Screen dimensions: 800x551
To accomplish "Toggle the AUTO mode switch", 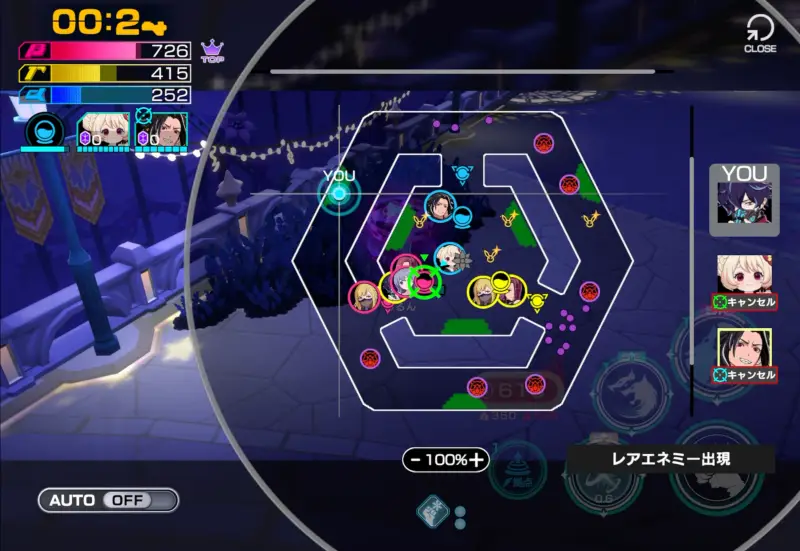I will pos(108,500).
